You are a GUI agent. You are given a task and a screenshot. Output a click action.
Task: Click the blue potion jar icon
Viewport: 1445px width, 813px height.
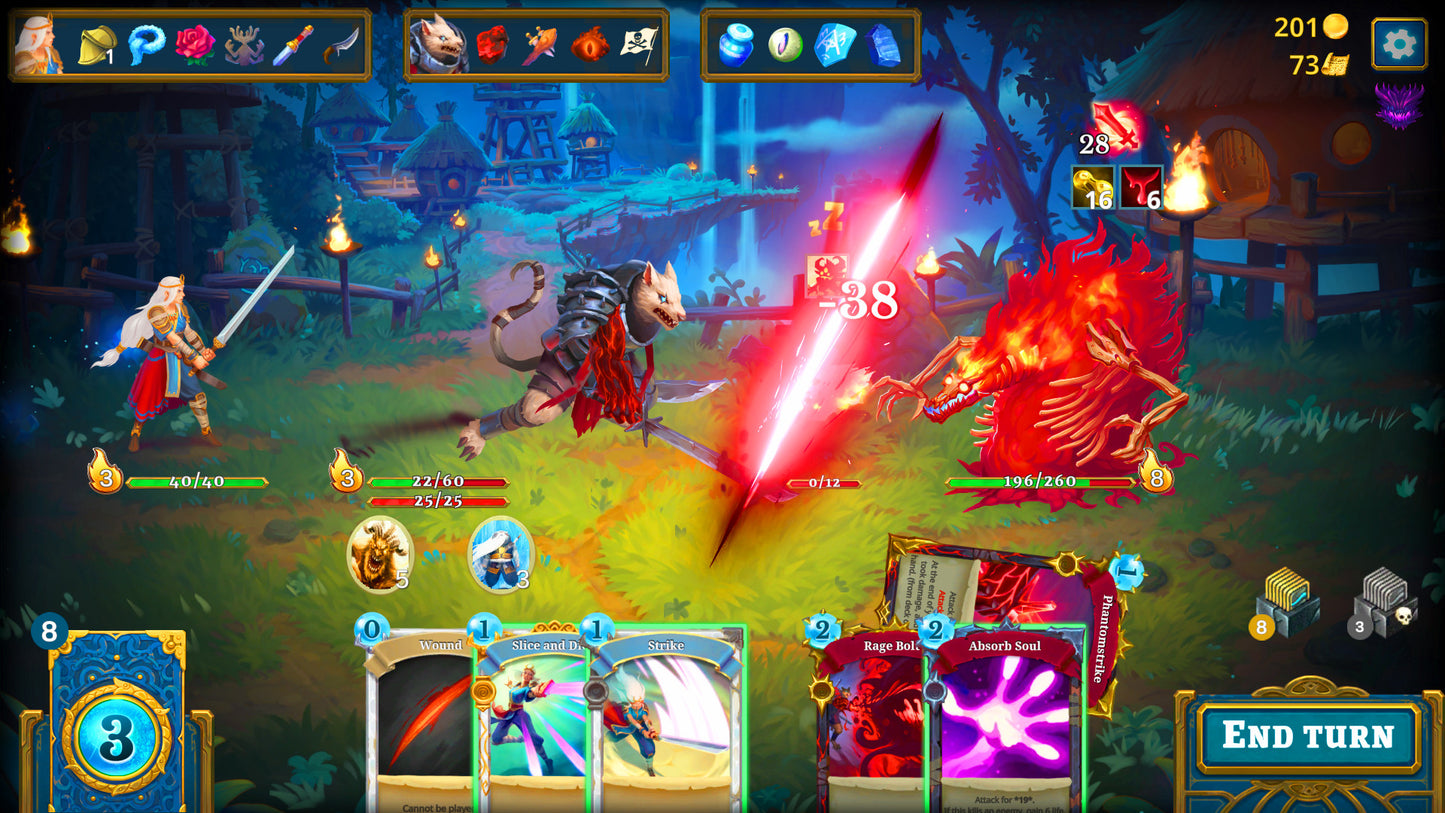[735, 45]
